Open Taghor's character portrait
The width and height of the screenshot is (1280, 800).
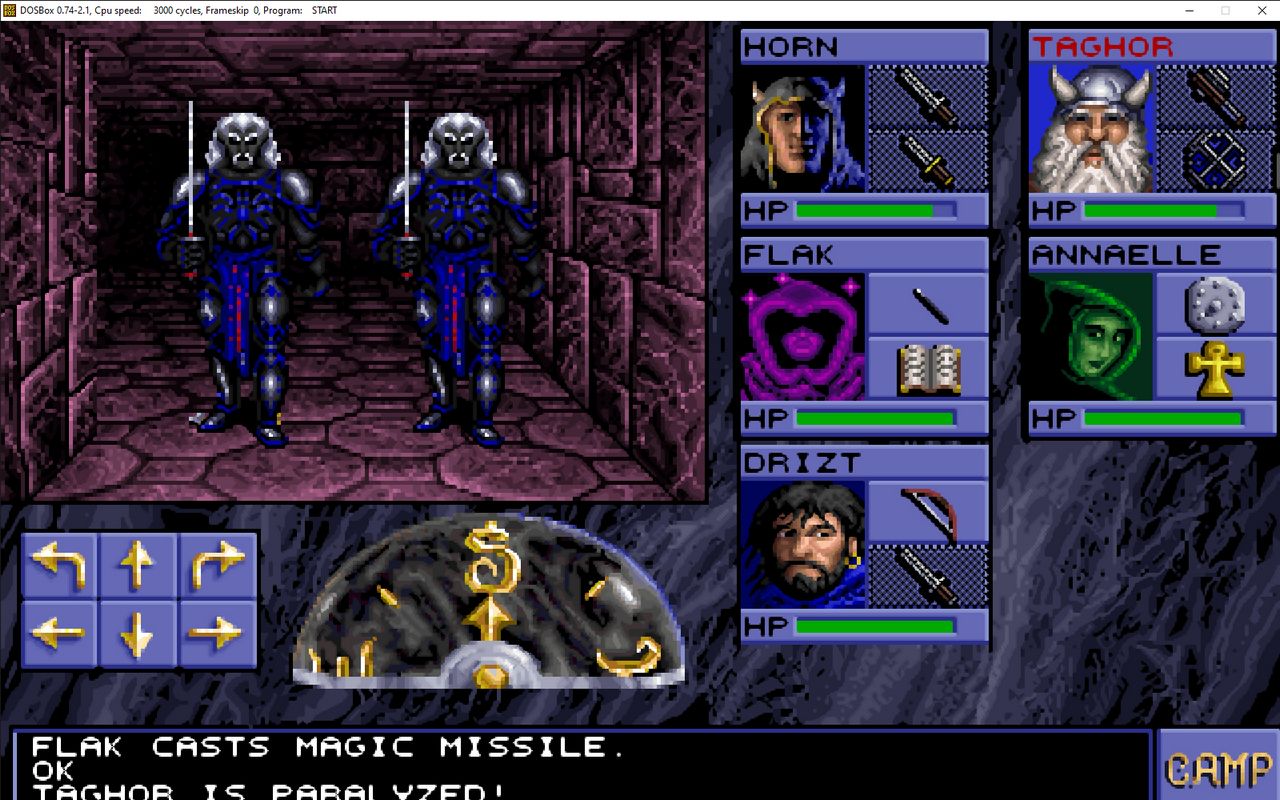pos(1091,129)
